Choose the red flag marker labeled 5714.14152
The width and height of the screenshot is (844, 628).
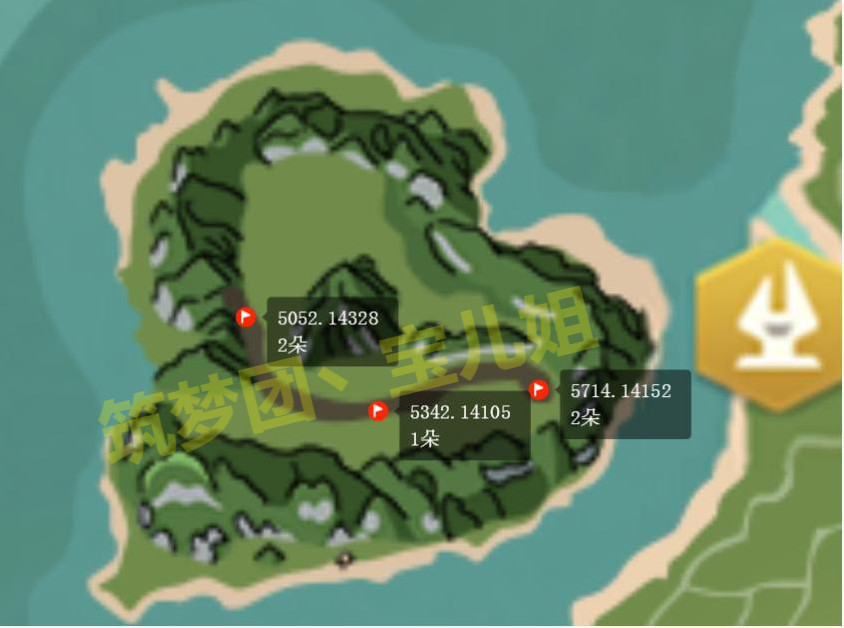(x=539, y=389)
